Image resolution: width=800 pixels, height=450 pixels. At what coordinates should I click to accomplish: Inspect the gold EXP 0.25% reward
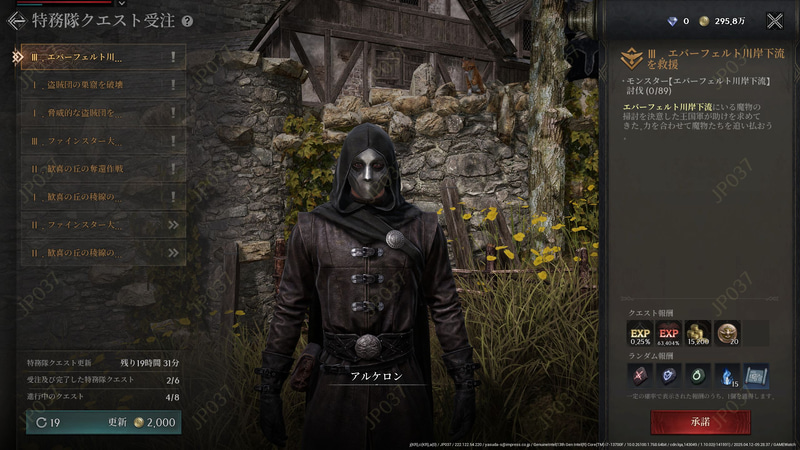(x=640, y=333)
